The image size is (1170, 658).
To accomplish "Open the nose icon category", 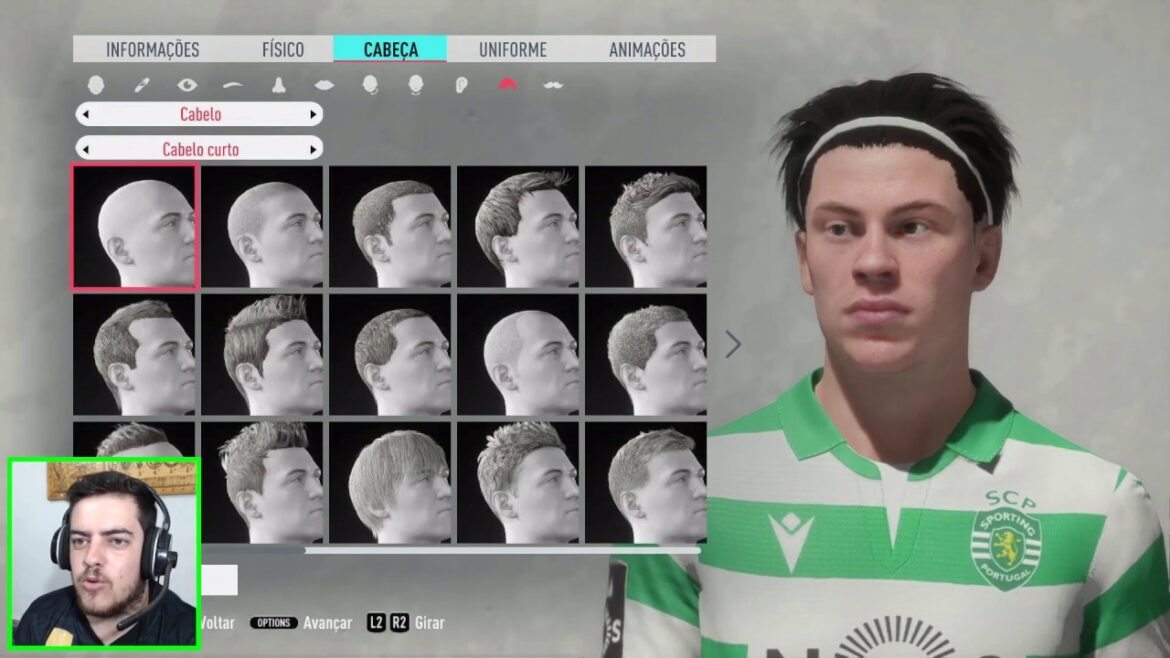I will [279, 85].
